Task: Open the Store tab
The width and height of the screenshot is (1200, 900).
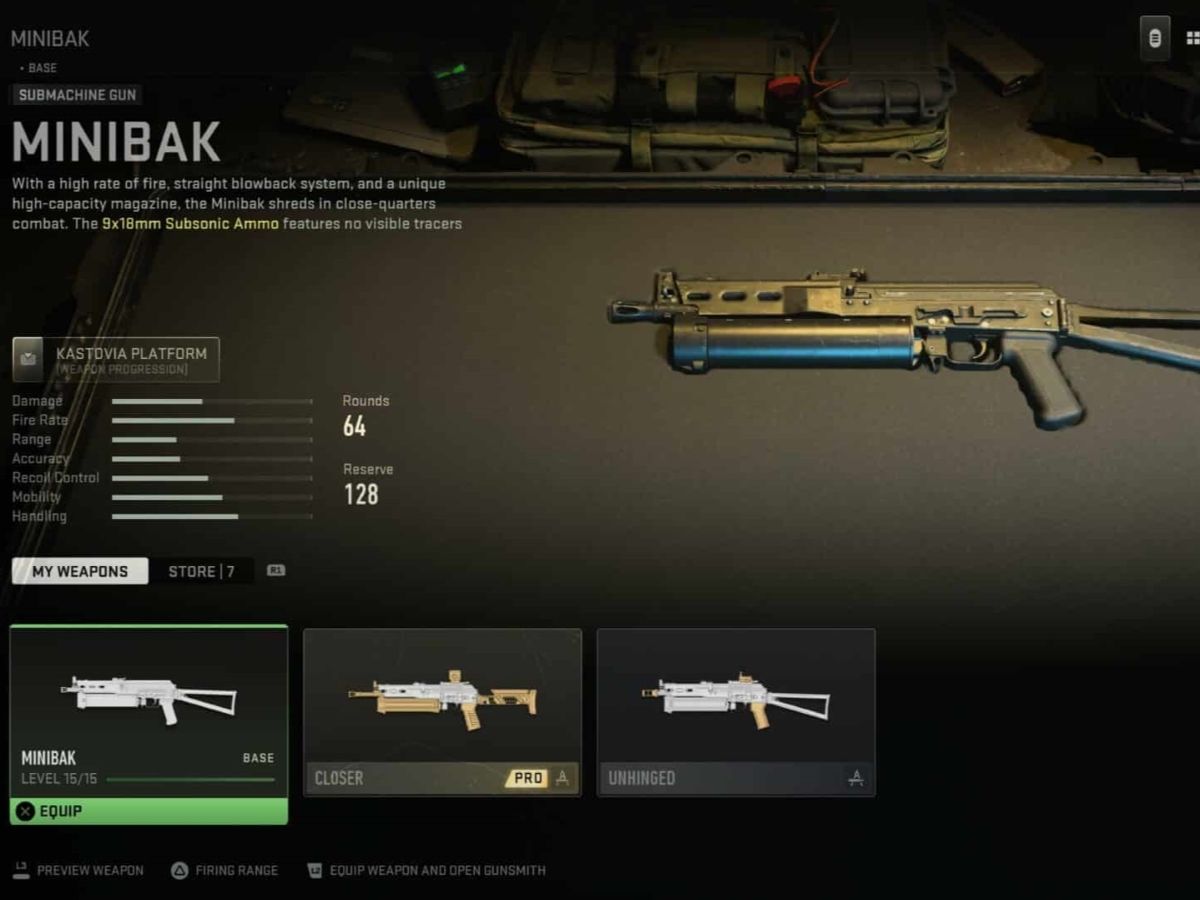Action: pyautogui.click(x=201, y=572)
